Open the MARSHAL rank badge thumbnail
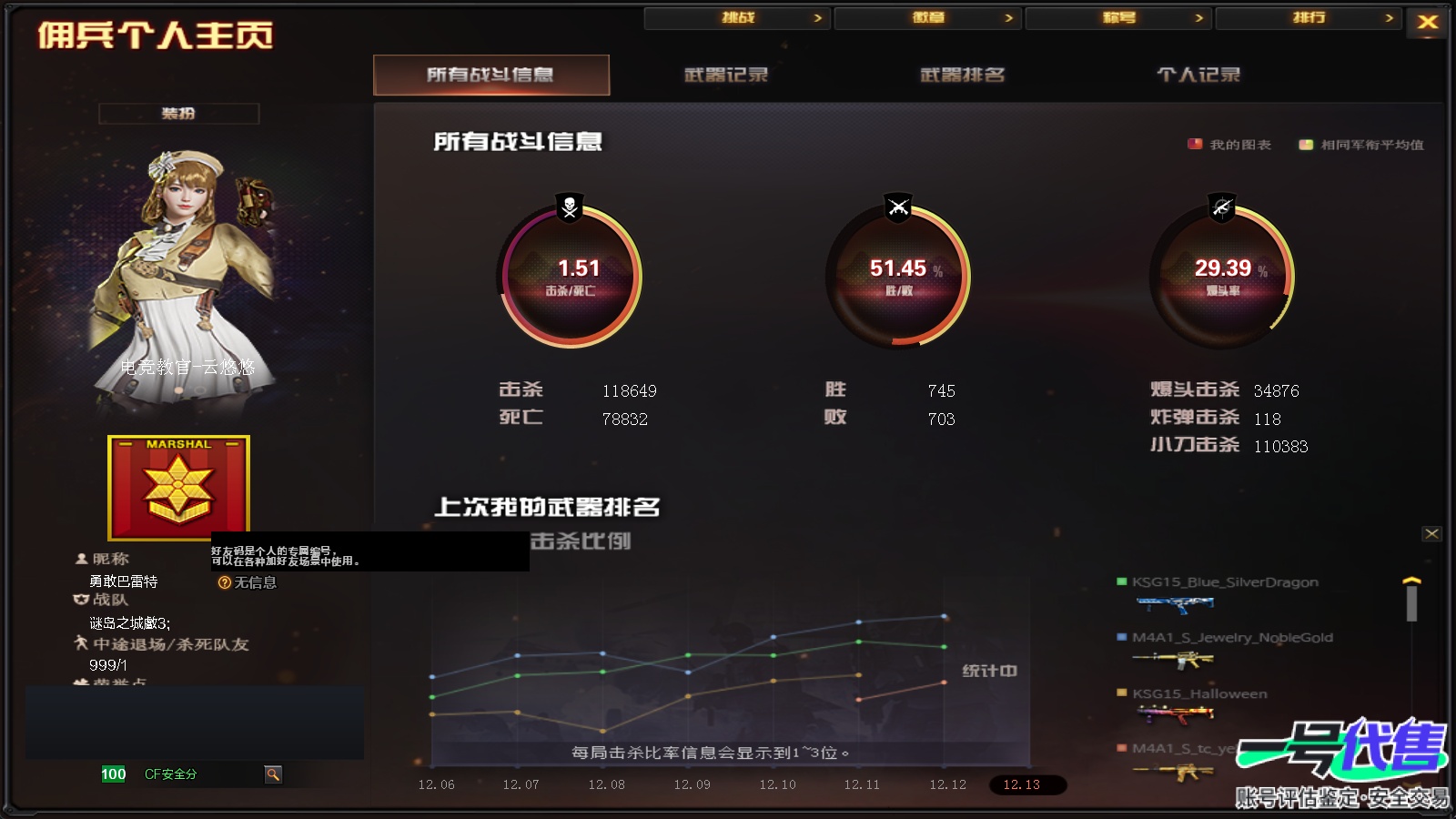This screenshot has width=1456, height=819. (x=178, y=490)
